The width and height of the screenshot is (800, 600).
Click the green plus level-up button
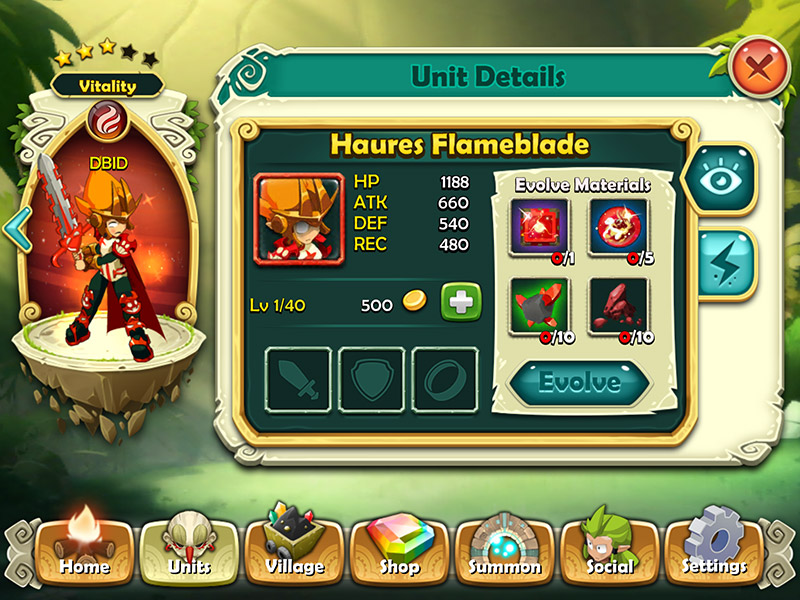click(x=461, y=303)
